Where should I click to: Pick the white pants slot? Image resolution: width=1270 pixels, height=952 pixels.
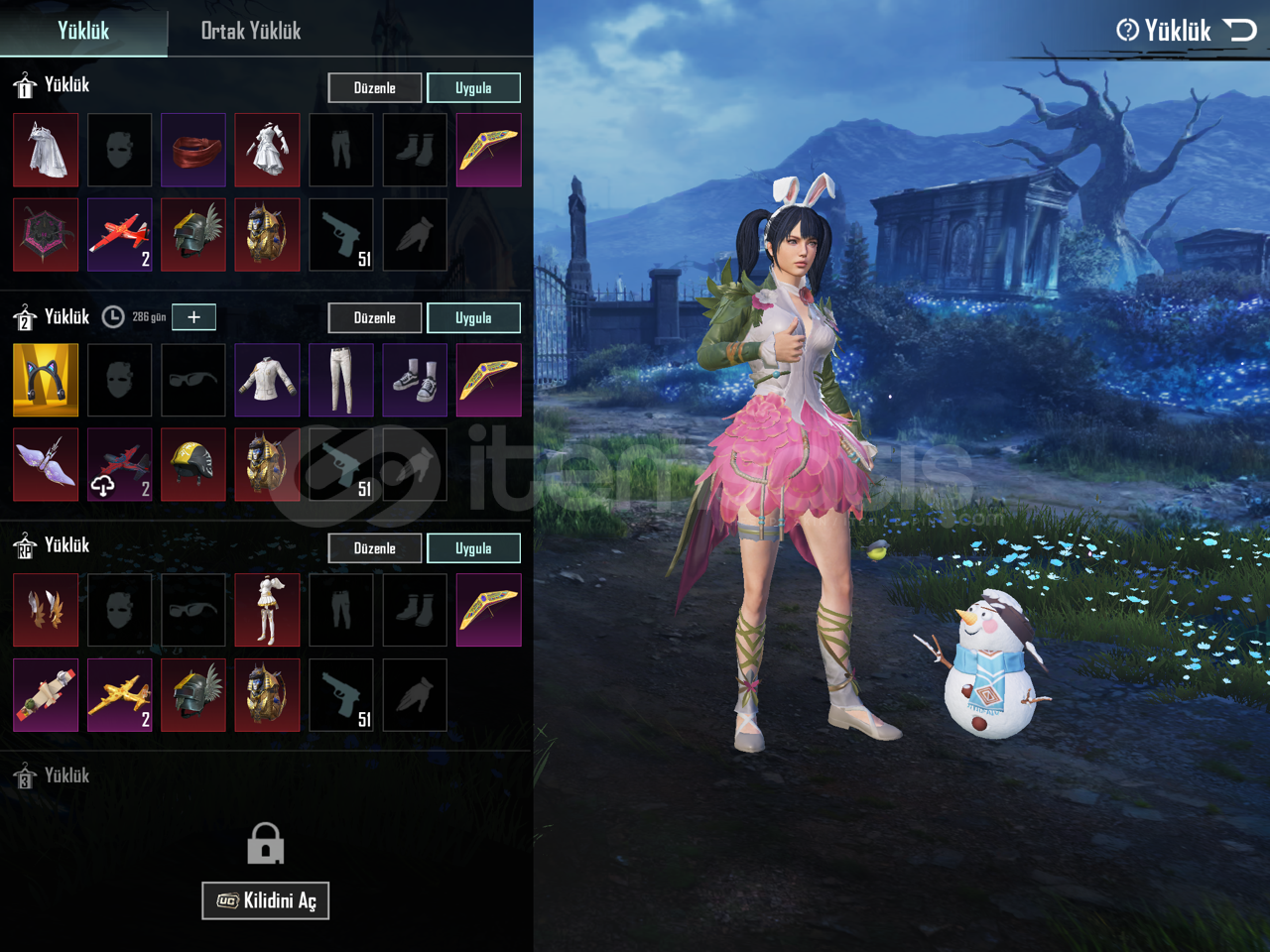(x=341, y=380)
